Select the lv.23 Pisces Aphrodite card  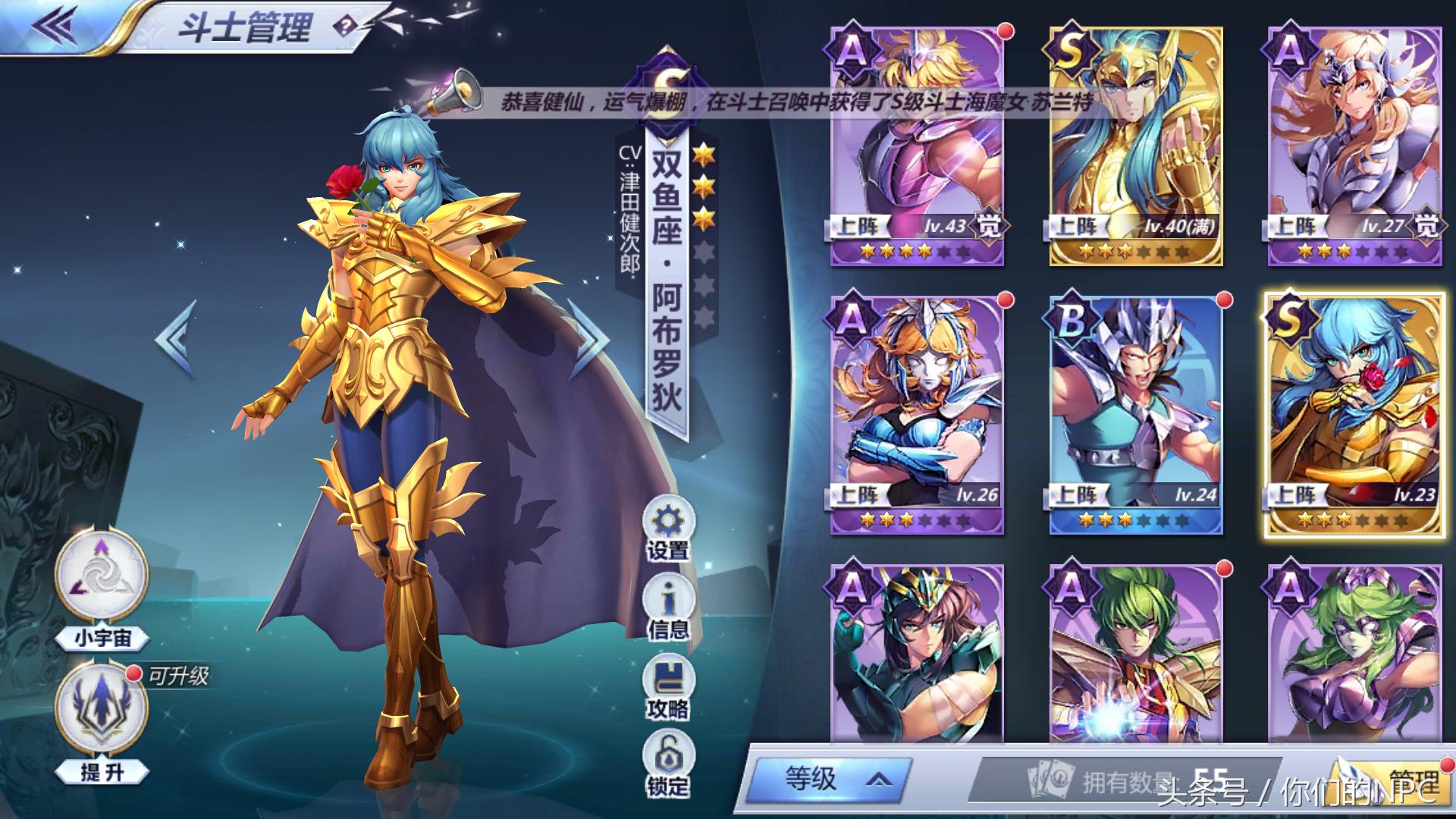click(1354, 415)
